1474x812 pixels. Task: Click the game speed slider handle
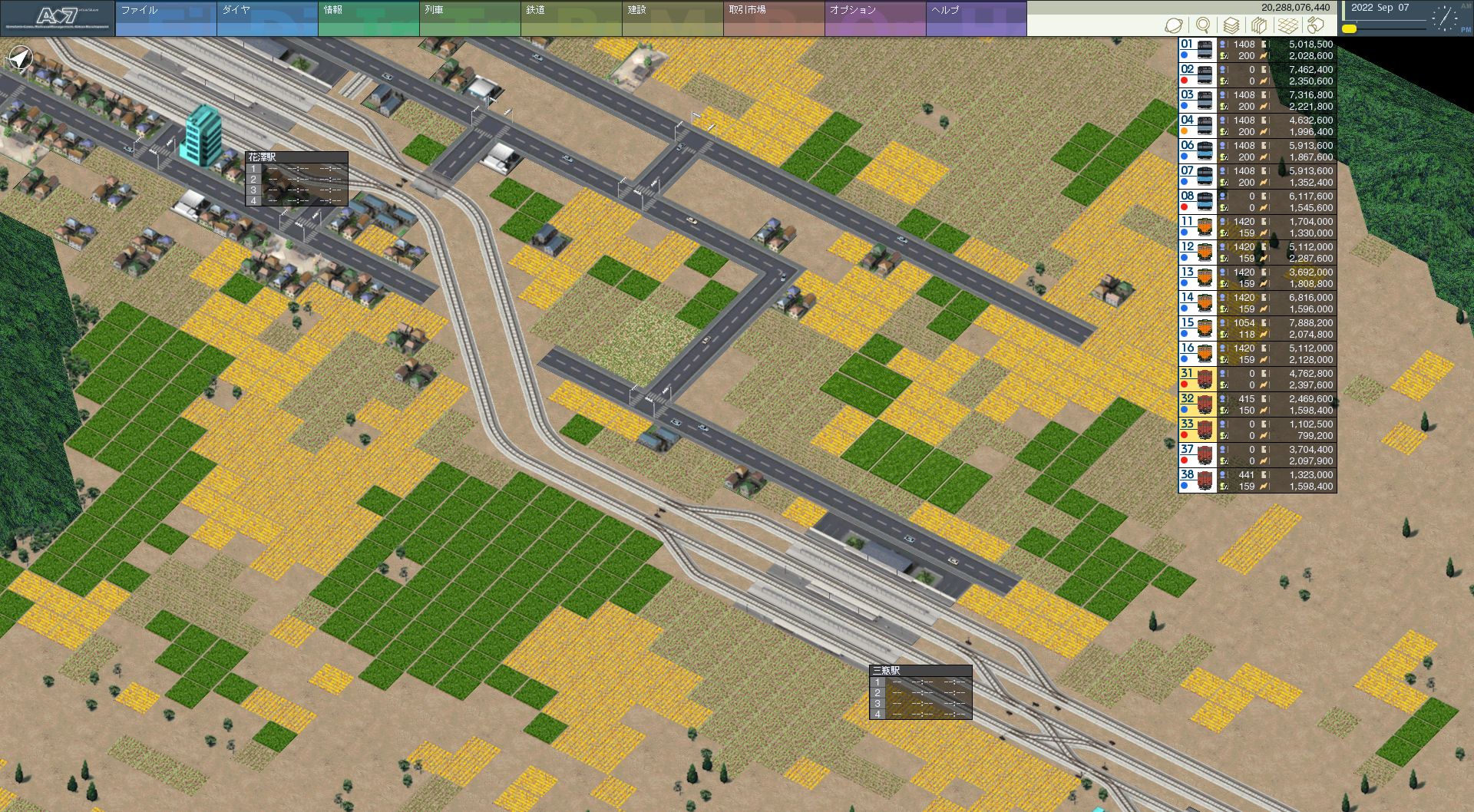coord(1349,29)
